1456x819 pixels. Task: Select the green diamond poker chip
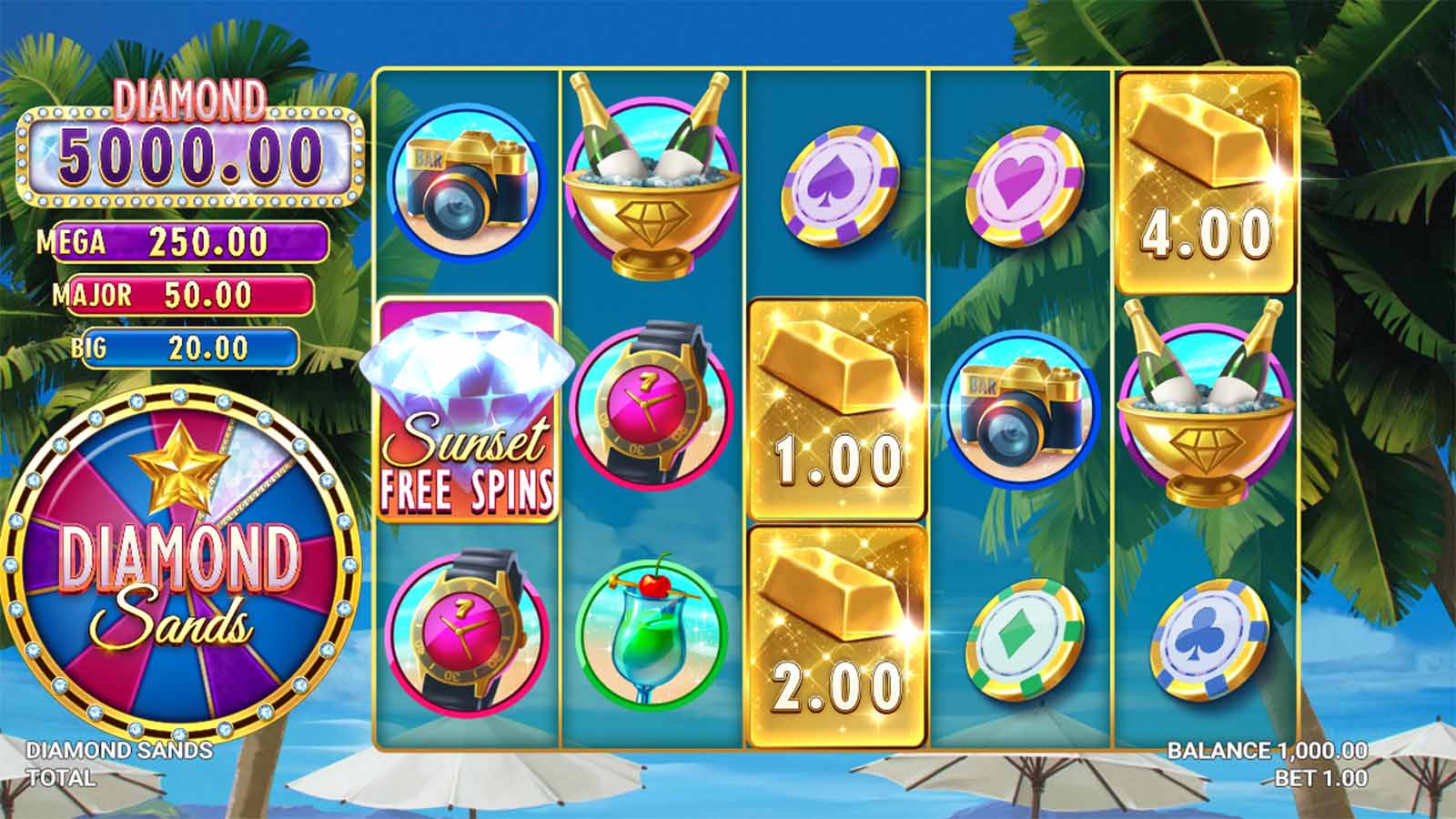pos(1024,639)
